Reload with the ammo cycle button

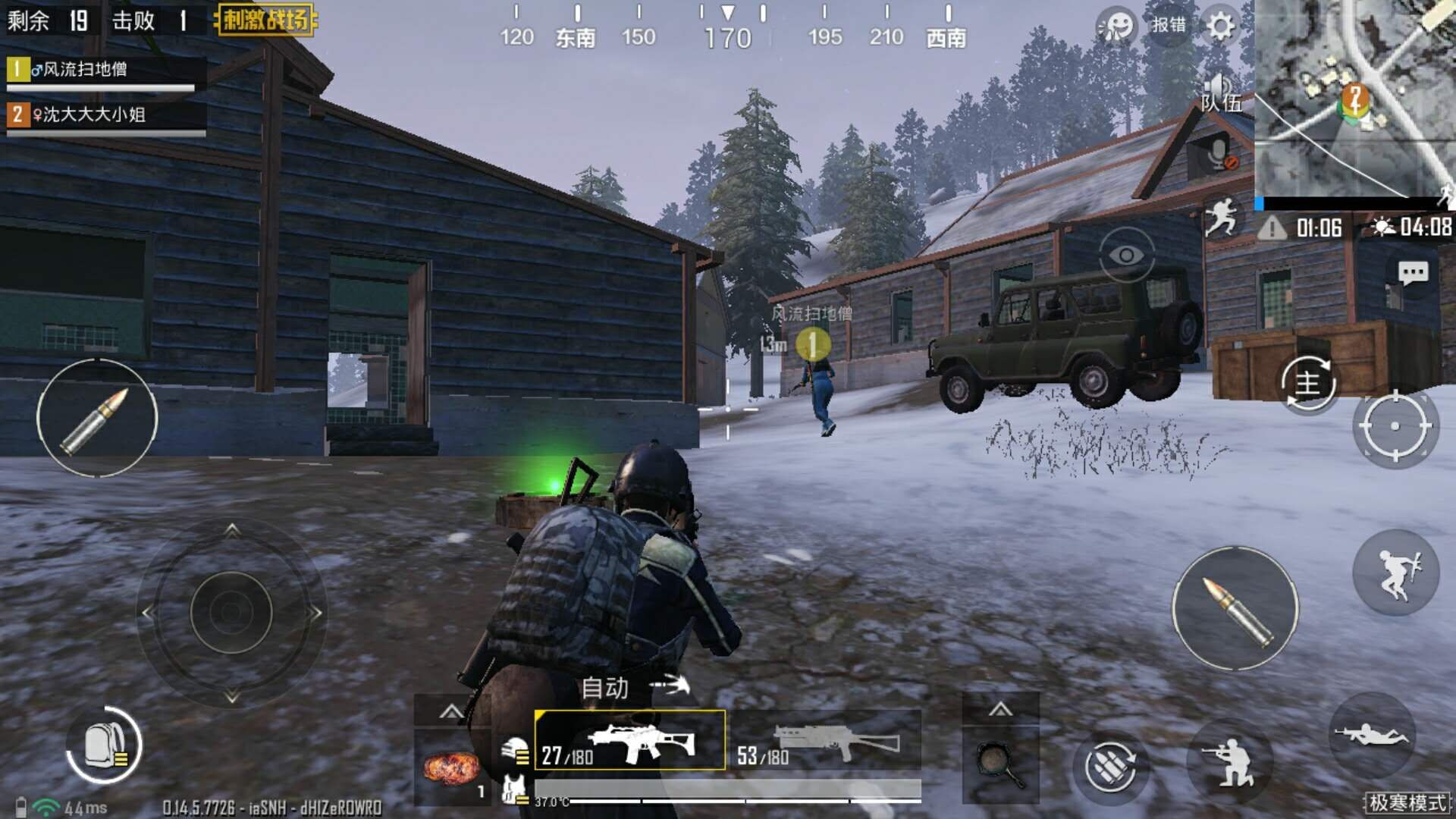tap(1109, 767)
